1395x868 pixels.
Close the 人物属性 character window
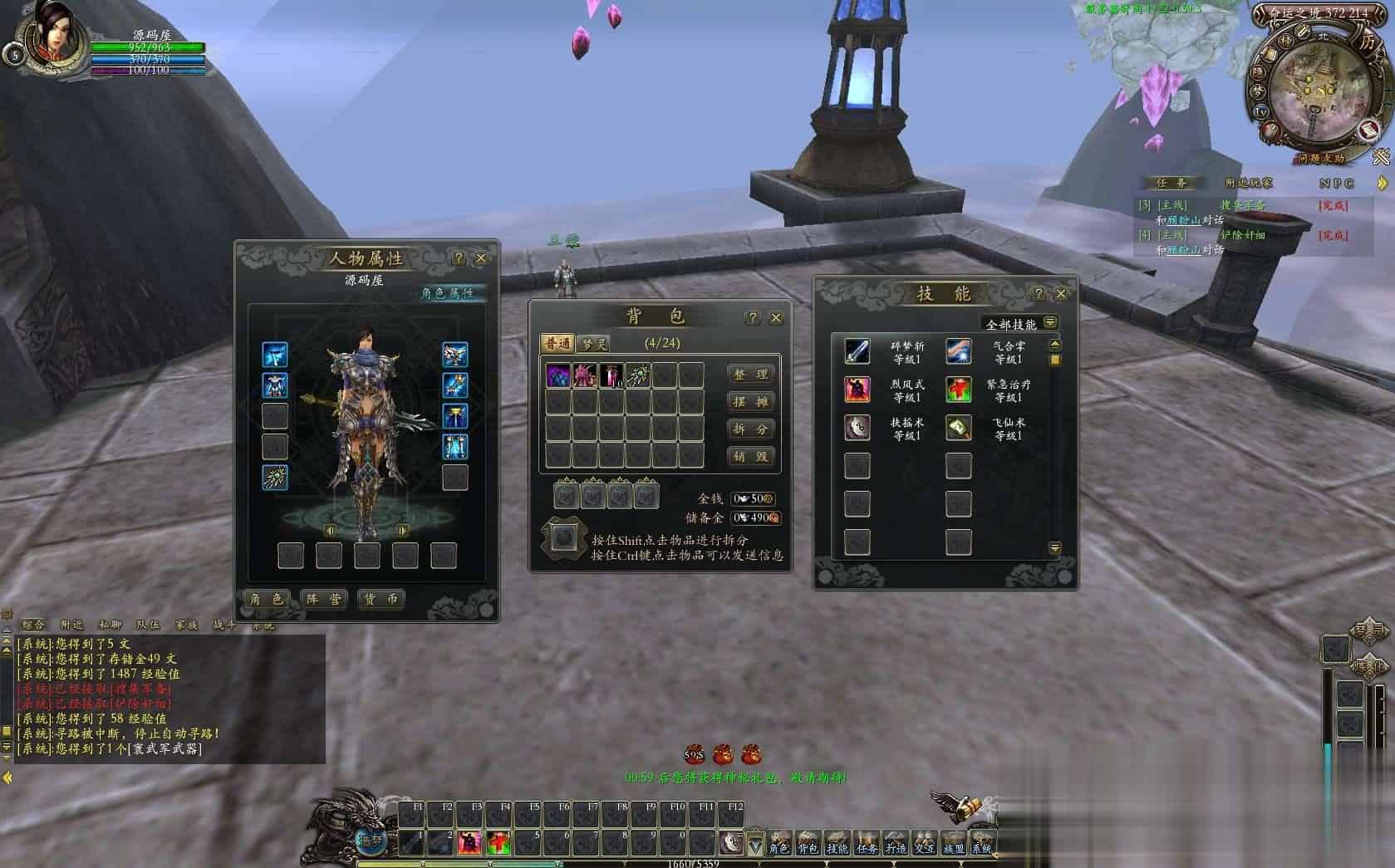480,258
